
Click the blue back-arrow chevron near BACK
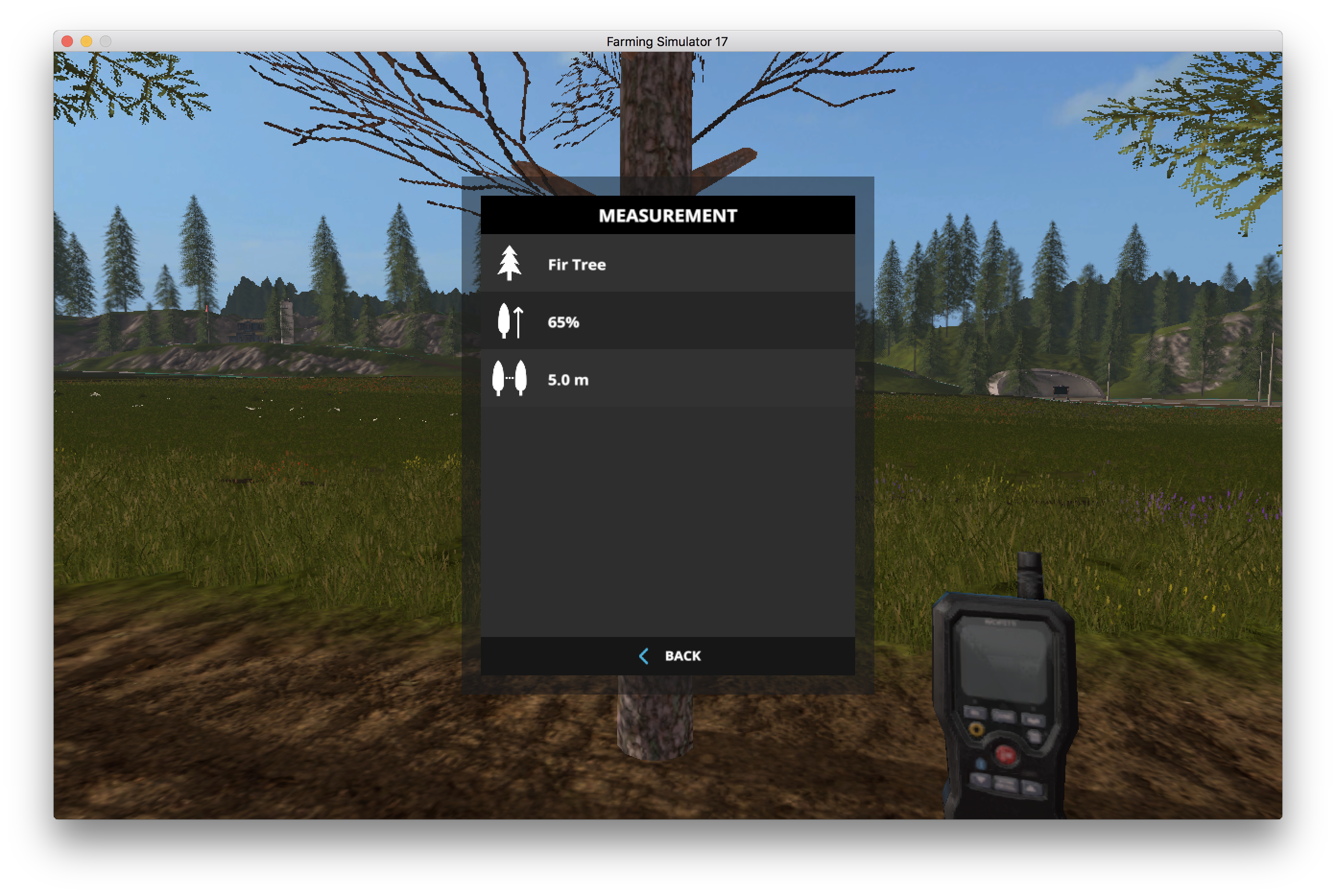644,656
